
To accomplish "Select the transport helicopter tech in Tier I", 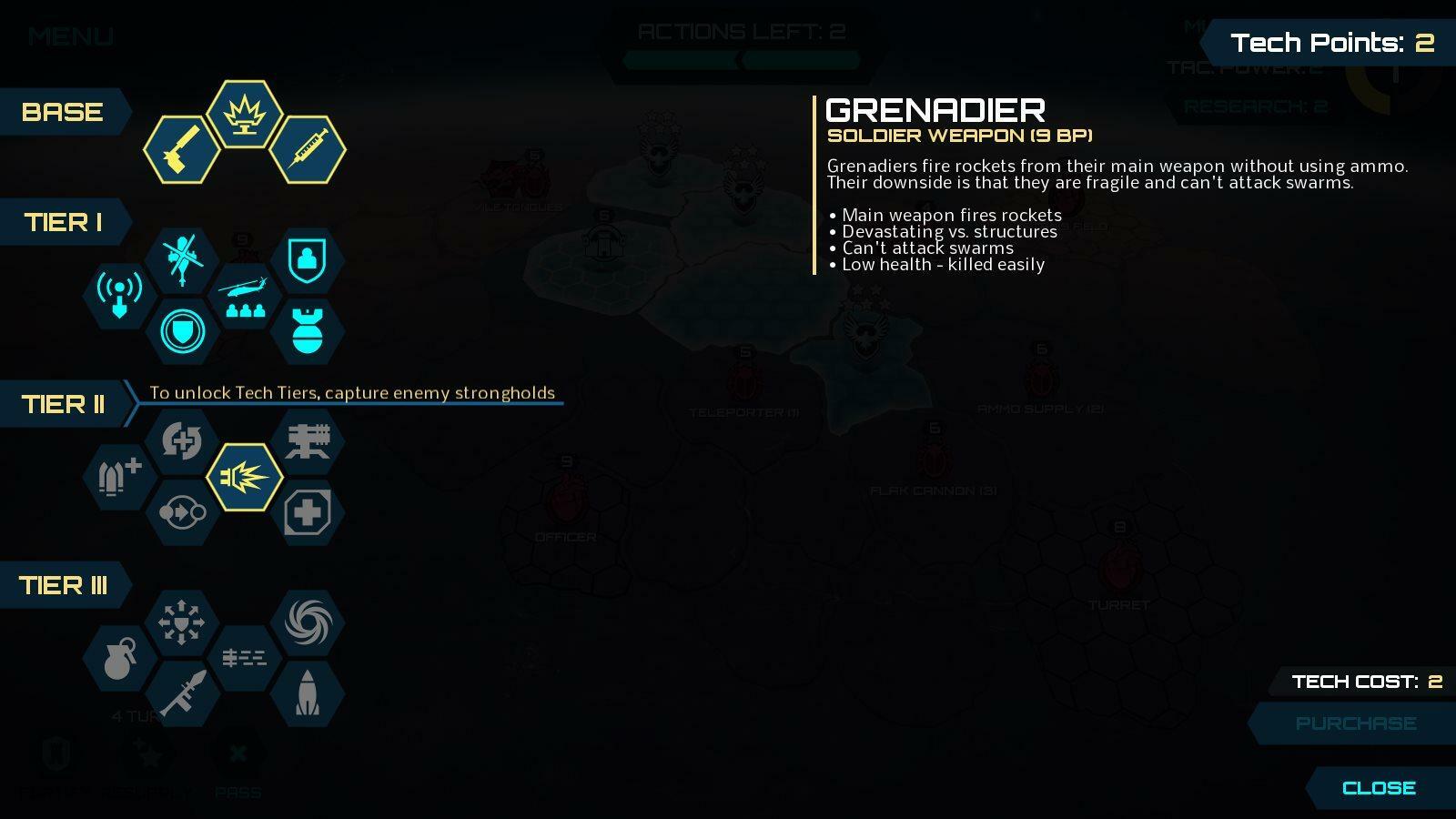I will [245, 294].
